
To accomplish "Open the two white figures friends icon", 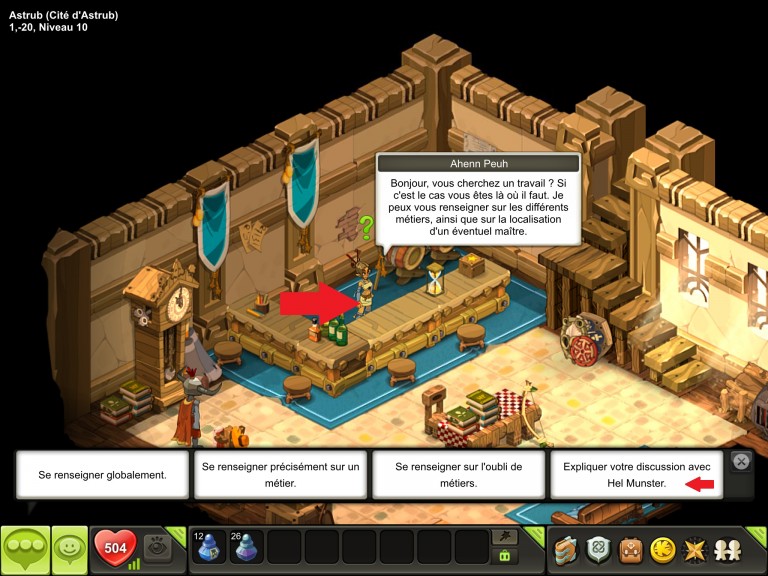I will [727, 549].
